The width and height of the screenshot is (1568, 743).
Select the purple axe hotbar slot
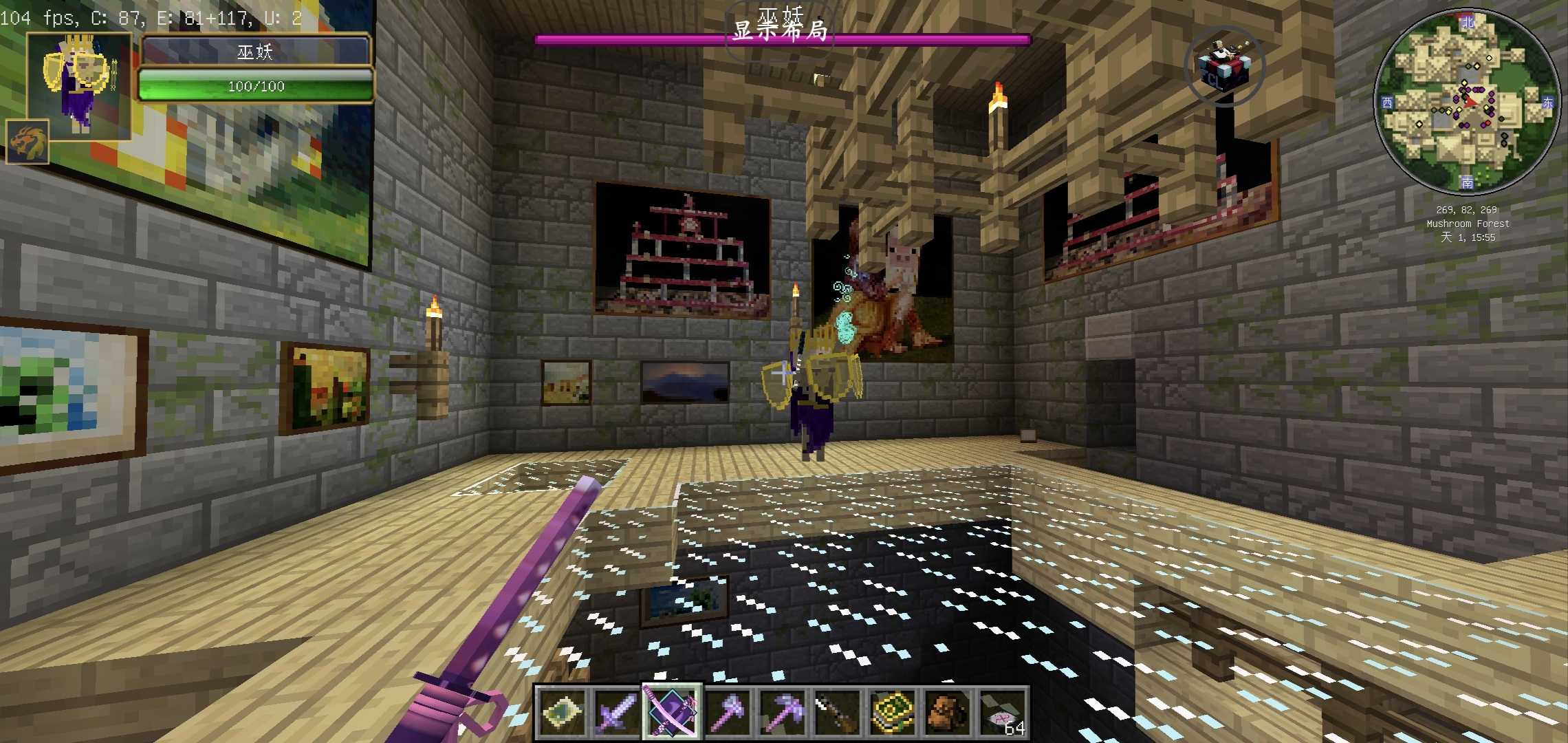(726, 712)
